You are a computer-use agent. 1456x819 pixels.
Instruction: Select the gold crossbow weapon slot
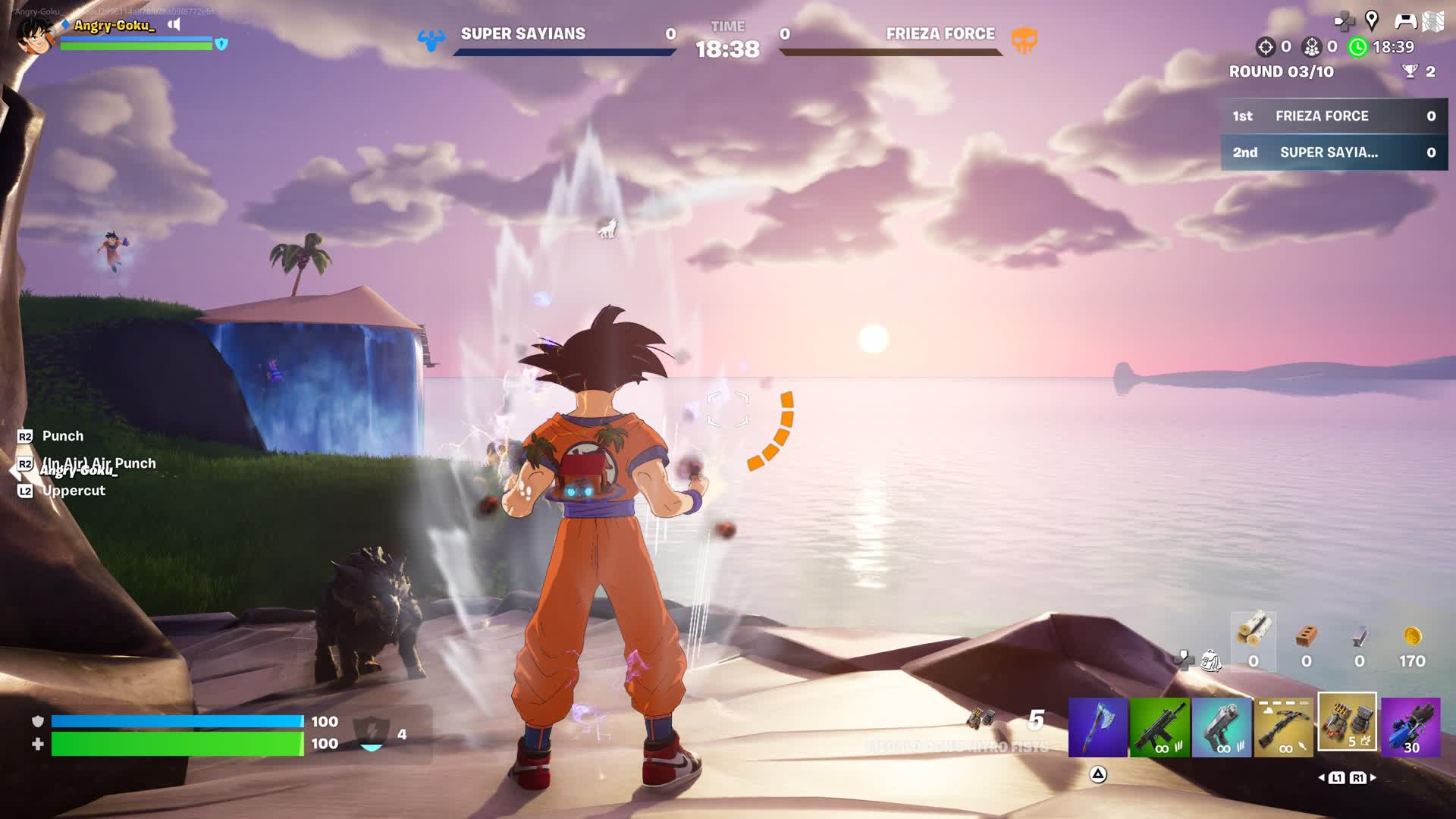click(1284, 728)
